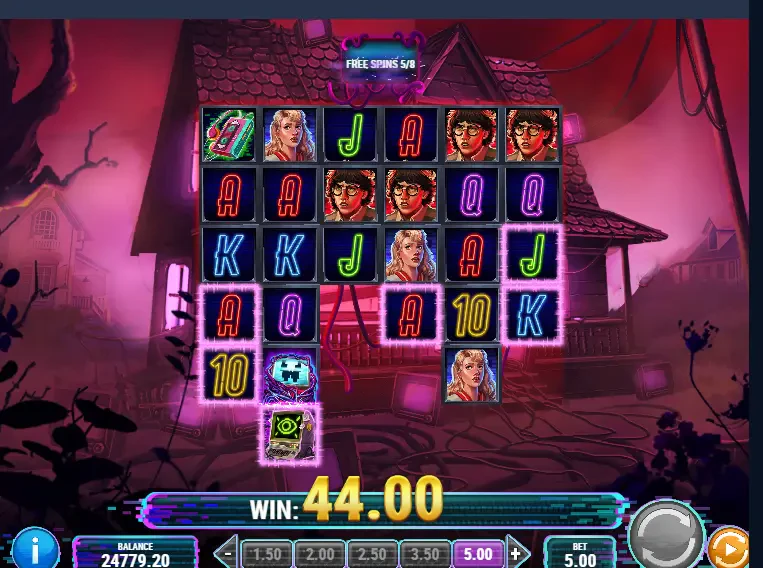Select the 1.50 bet value

coord(265,553)
